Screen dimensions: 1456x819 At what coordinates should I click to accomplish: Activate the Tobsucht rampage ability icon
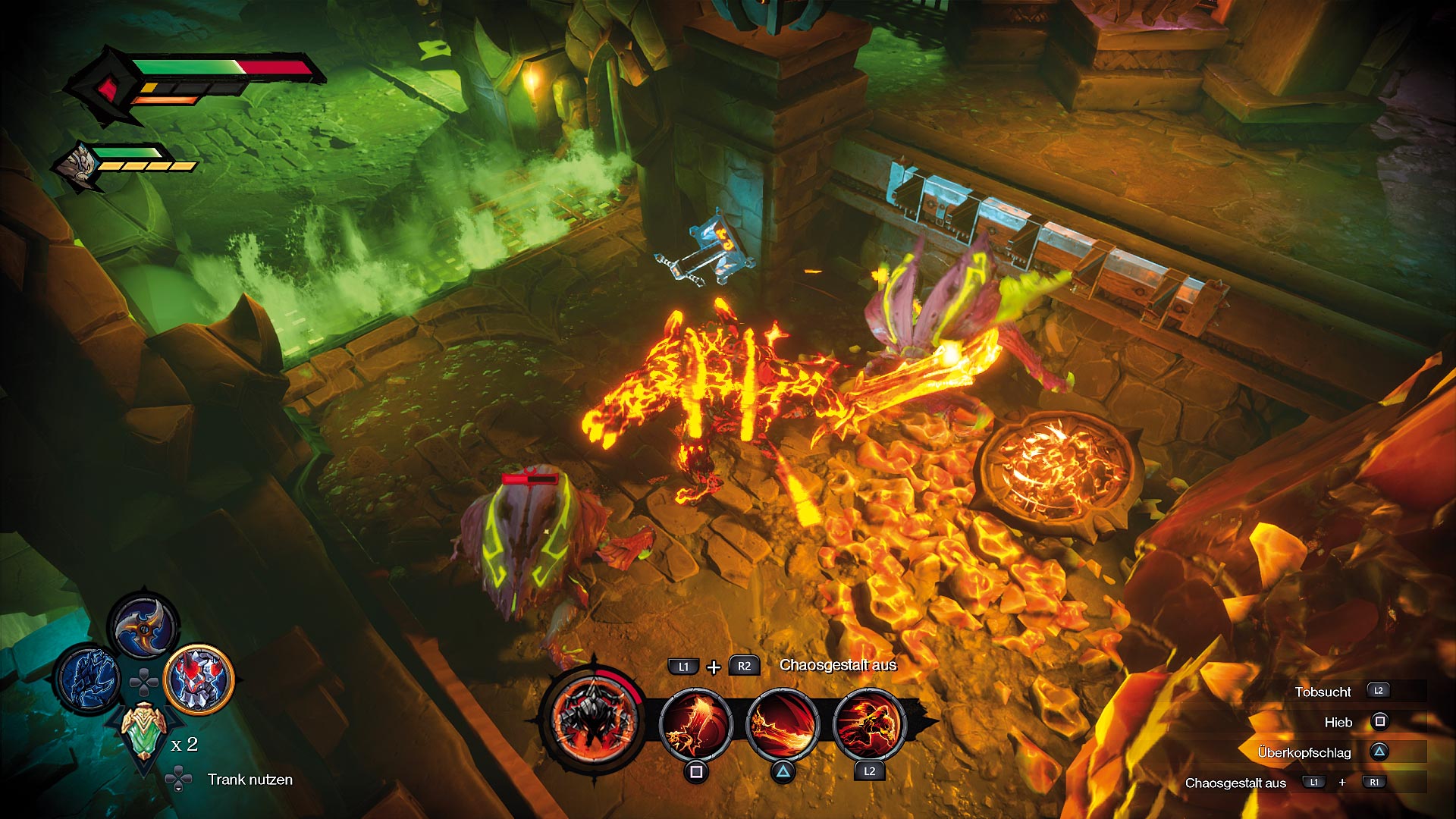coord(869,726)
